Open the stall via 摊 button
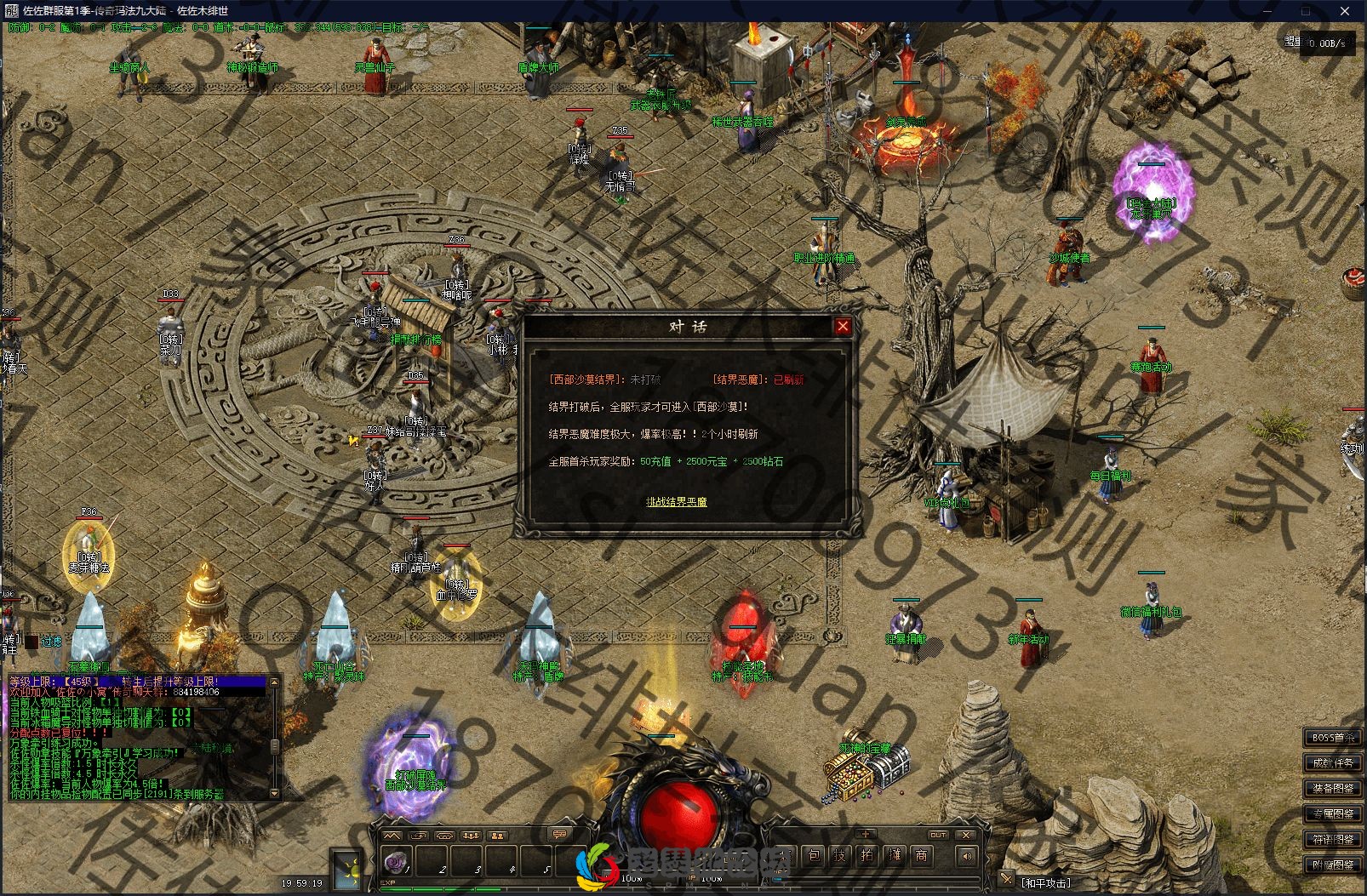This screenshot has height=896, width=1367. (x=894, y=856)
